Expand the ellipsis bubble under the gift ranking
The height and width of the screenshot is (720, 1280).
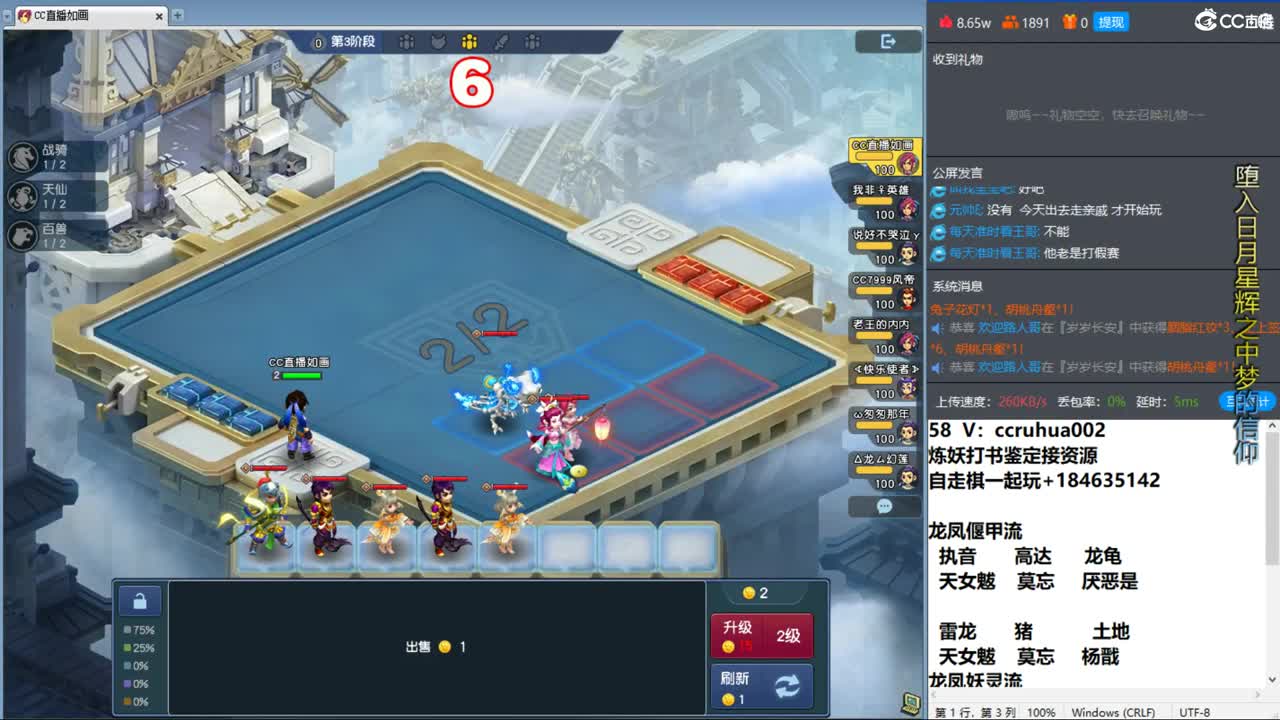pyautogui.click(x=883, y=507)
